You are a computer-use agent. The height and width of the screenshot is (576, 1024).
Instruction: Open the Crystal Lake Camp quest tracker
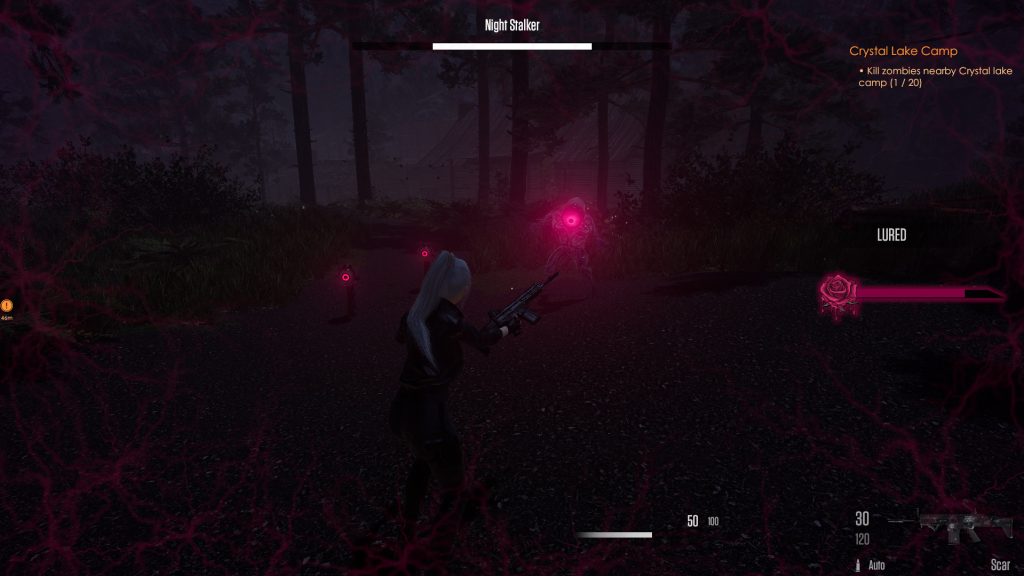903,51
